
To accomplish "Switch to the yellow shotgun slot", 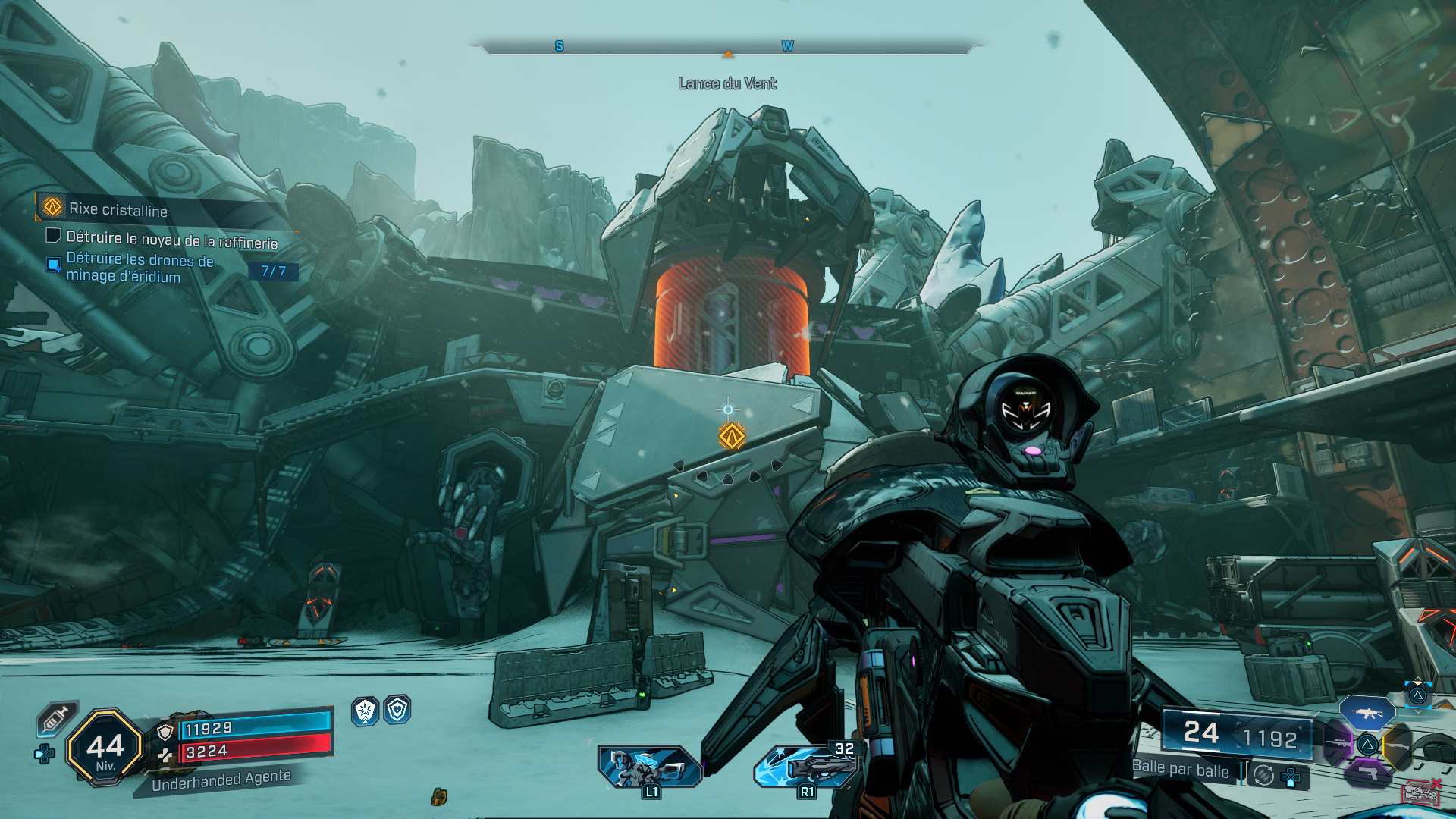I will (x=1398, y=746).
